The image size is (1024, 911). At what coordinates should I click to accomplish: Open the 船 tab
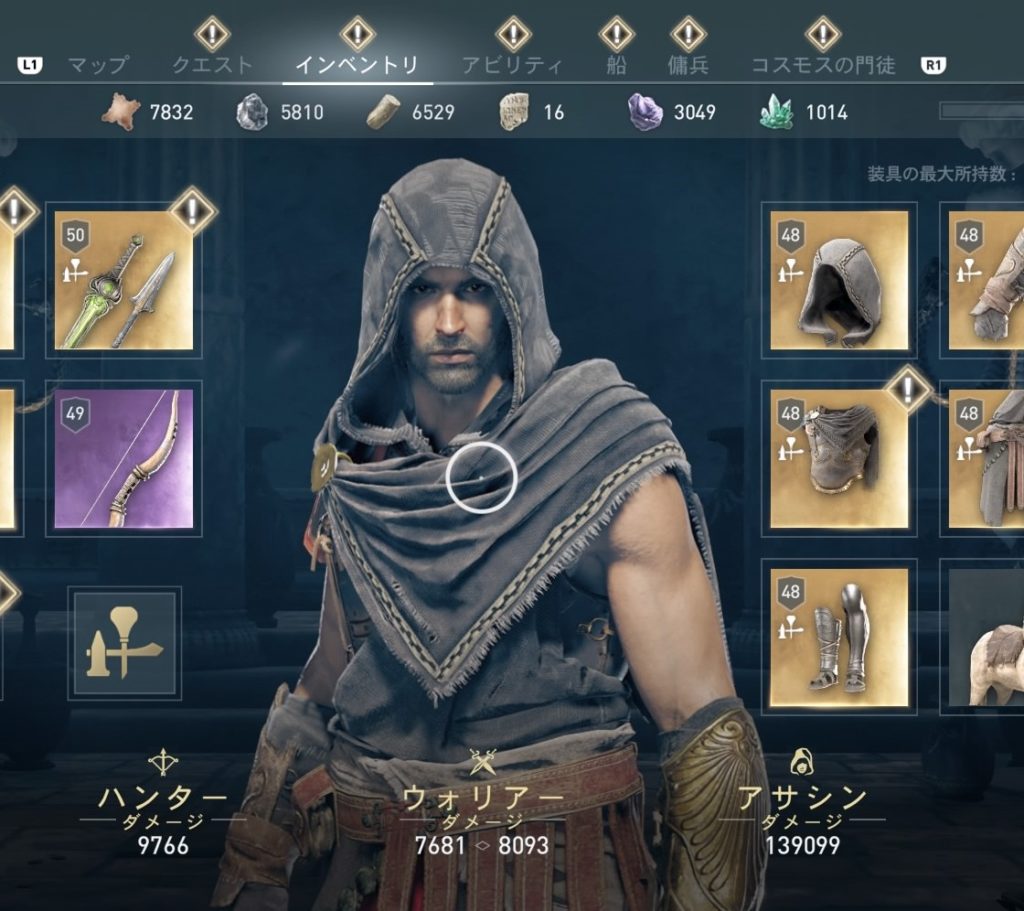(617, 66)
